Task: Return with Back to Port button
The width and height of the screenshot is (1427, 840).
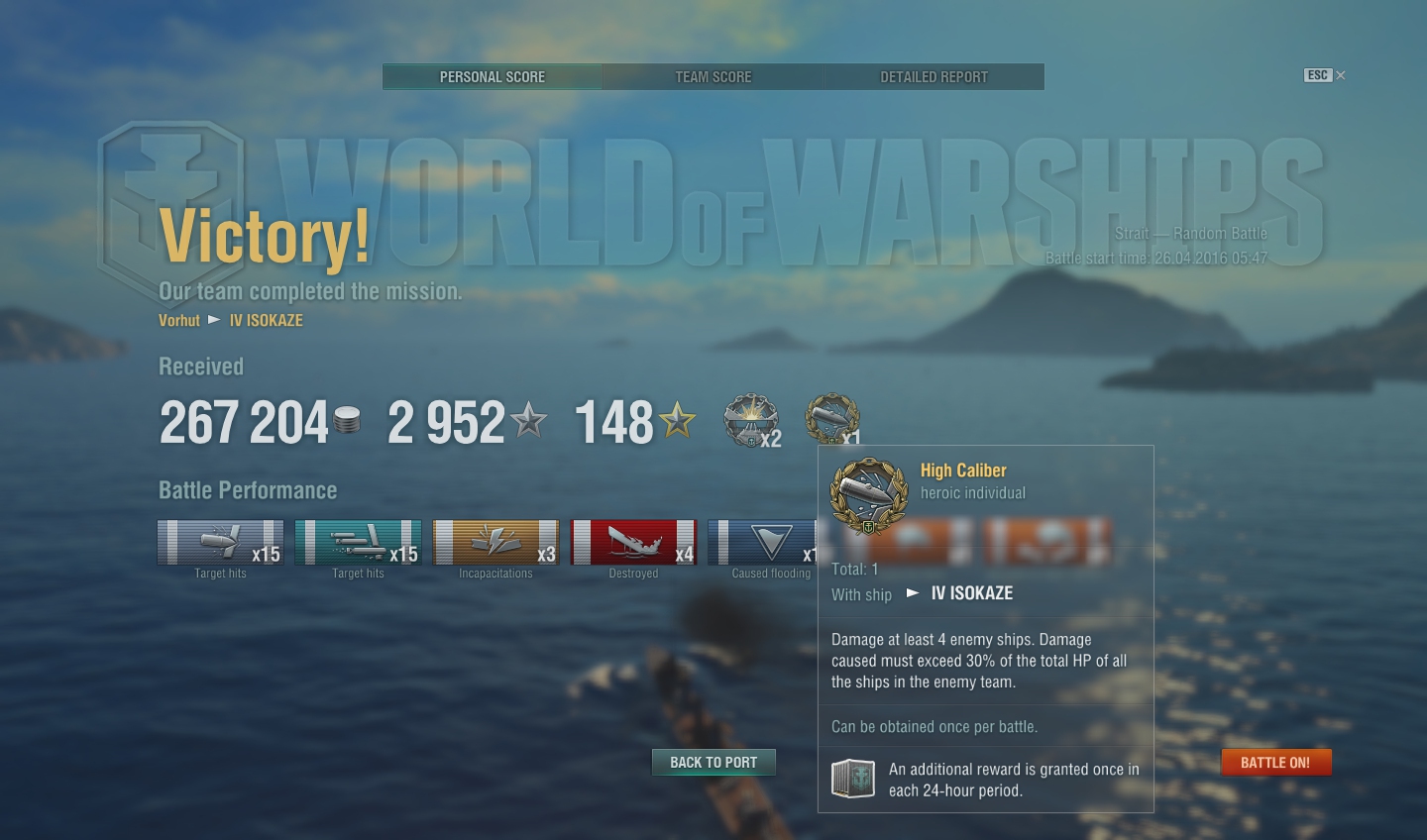Action: [713, 763]
